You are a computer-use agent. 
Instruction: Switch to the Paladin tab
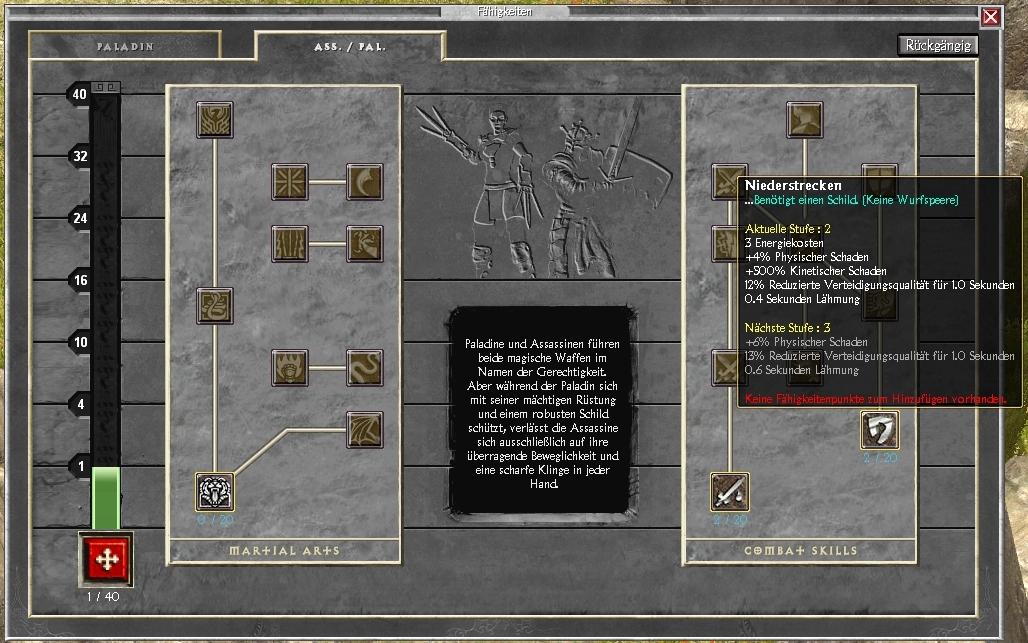125,46
